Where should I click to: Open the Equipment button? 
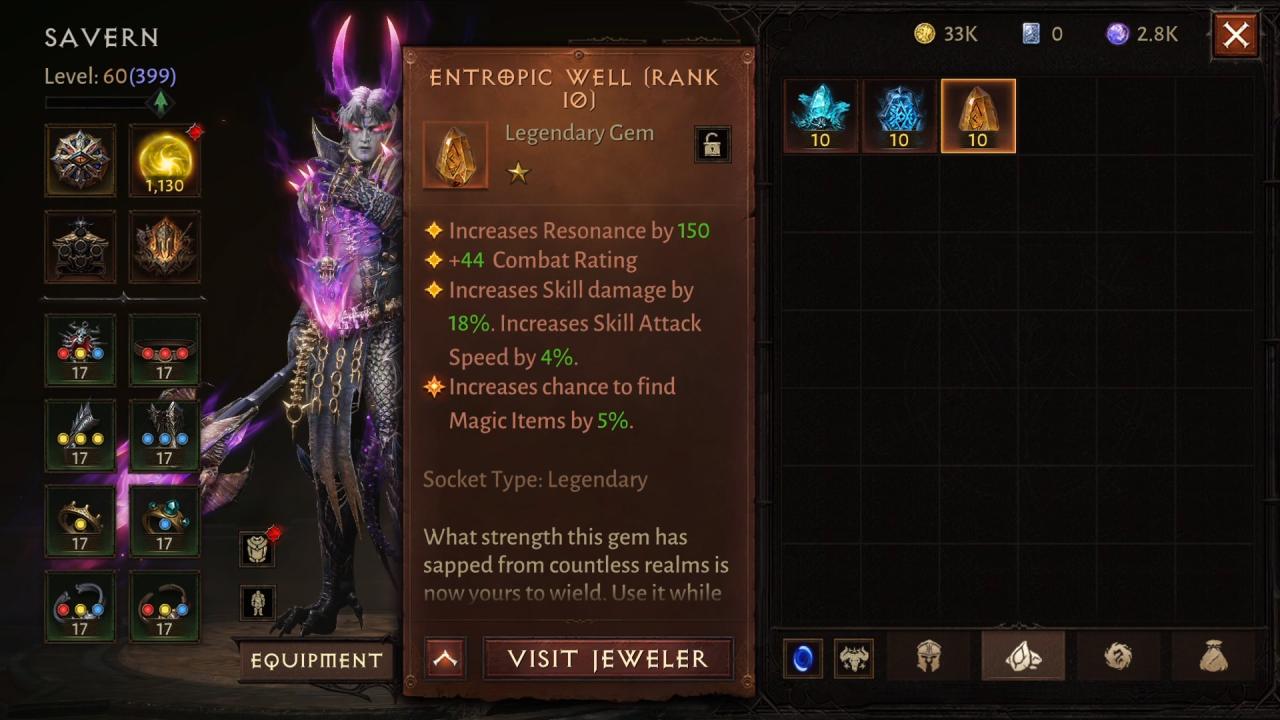tap(316, 660)
